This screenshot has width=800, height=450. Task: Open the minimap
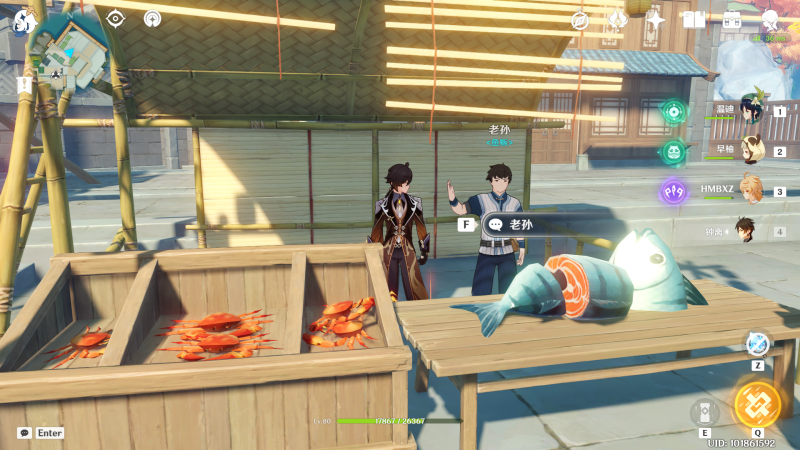coord(70,48)
